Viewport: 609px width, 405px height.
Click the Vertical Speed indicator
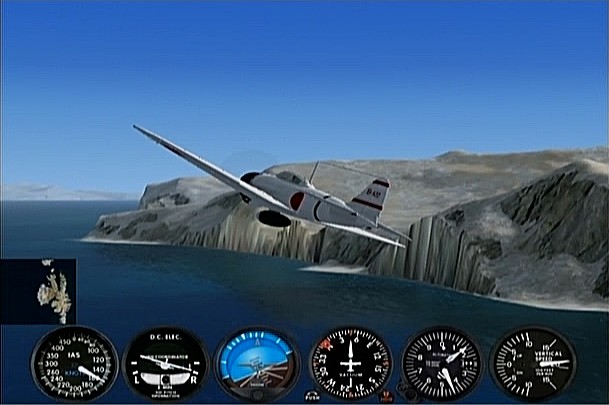(x=533, y=364)
